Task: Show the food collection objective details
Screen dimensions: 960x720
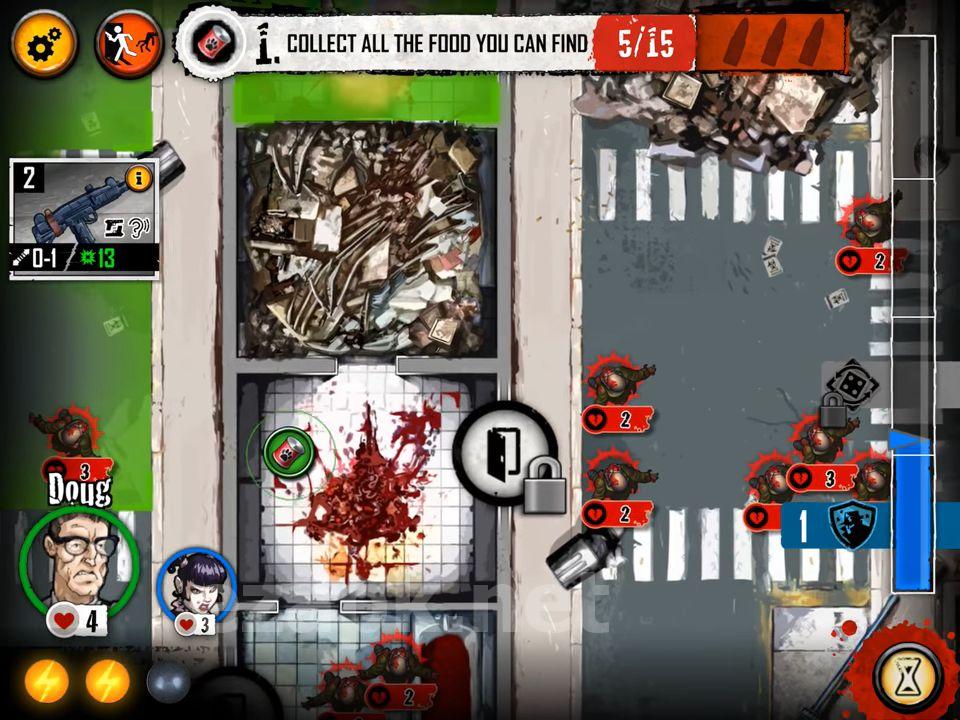Action: point(211,44)
